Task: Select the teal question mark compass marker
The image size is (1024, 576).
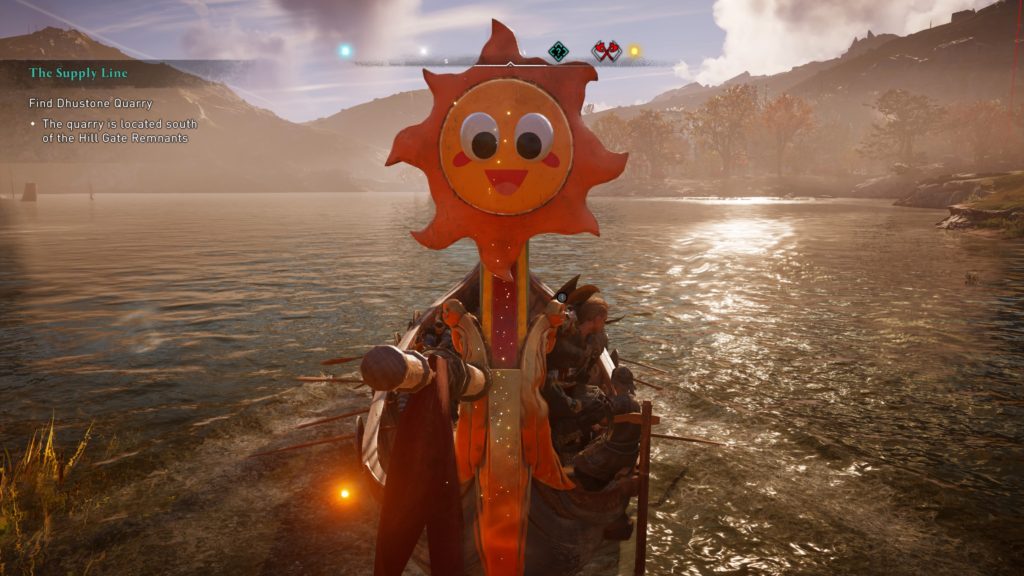Action: (558, 51)
